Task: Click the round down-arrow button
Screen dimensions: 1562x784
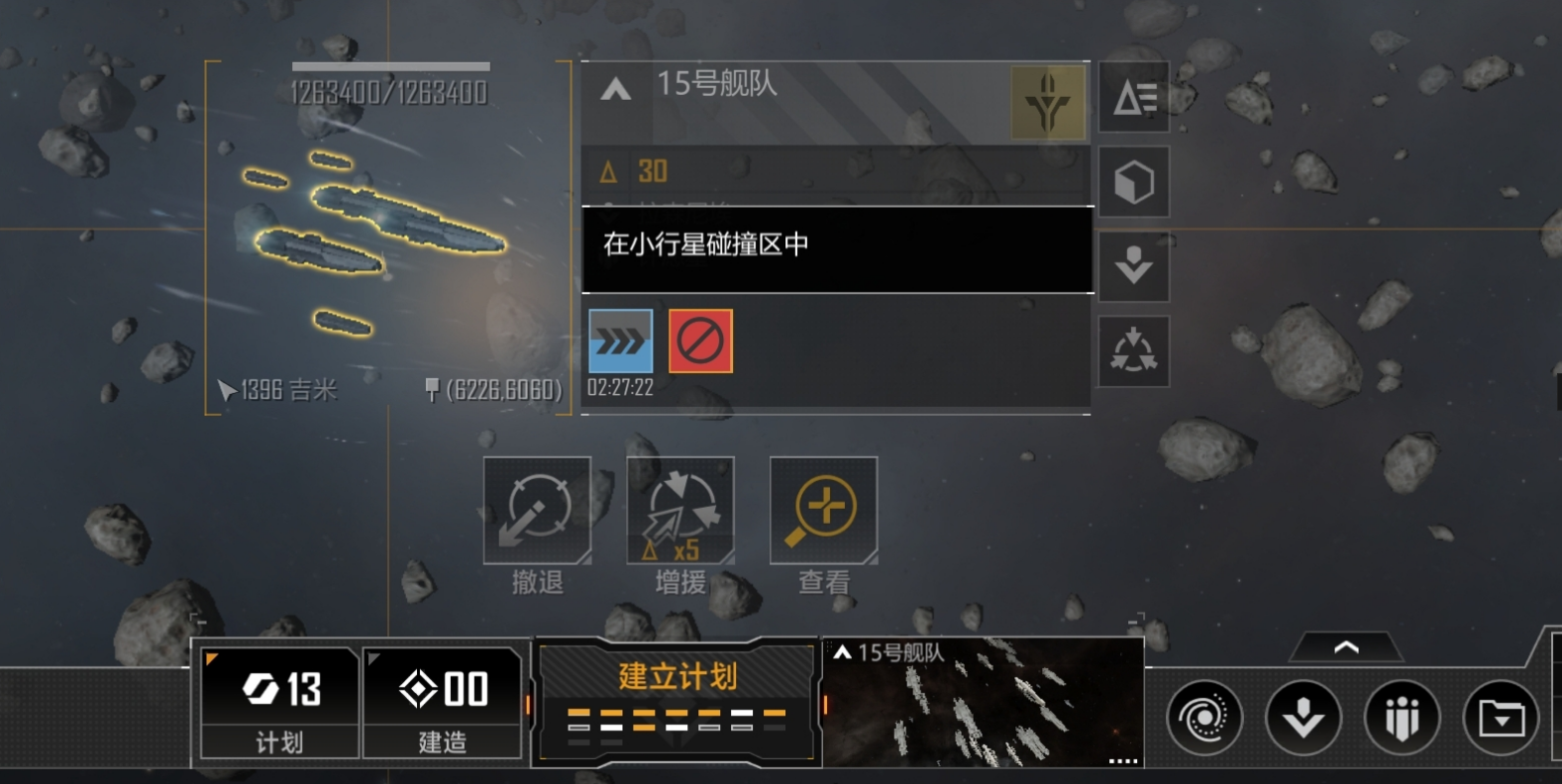Action: pyautogui.click(x=1302, y=718)
